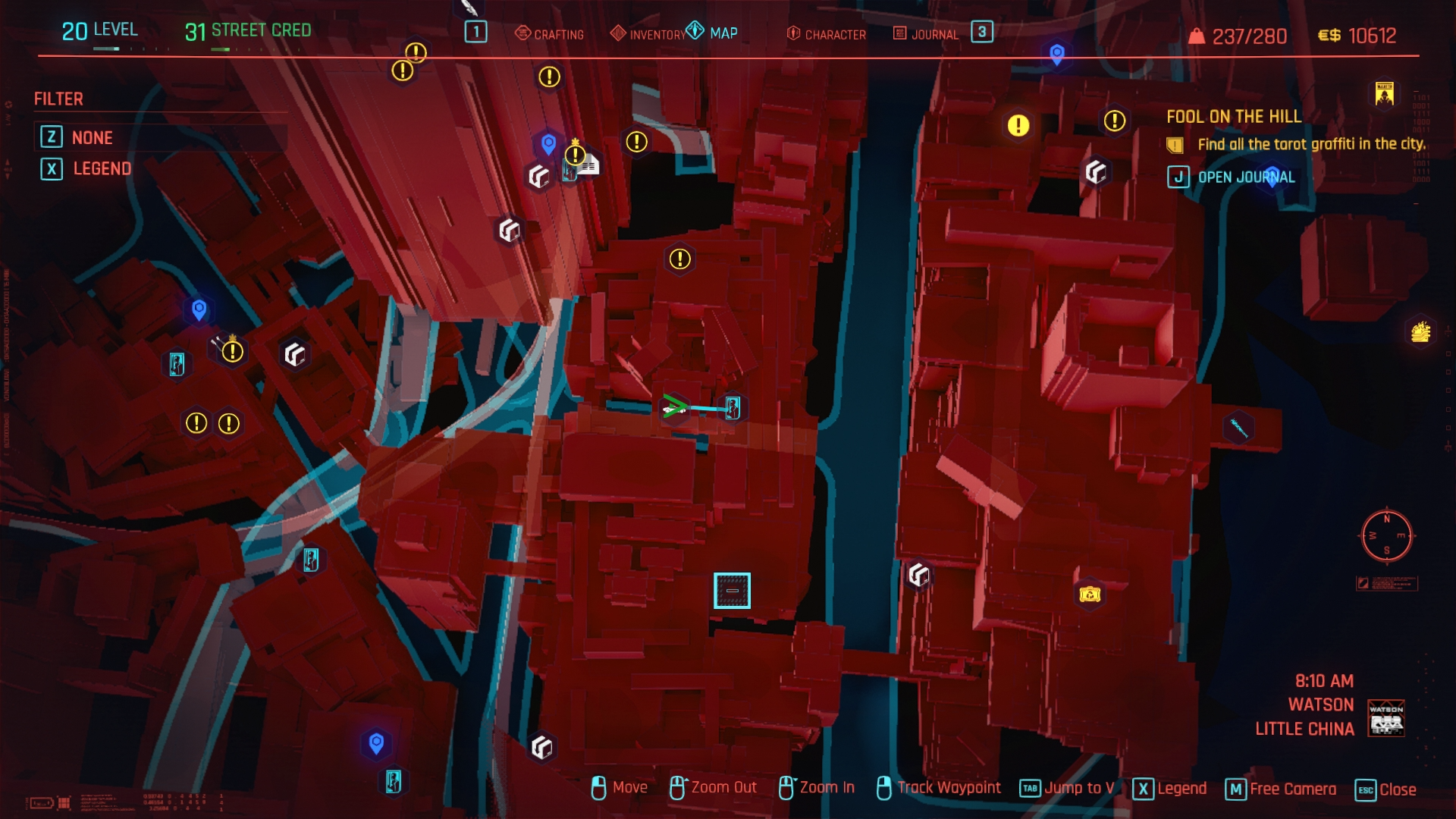Open the Inventory tab
This screenshot has width=1456, height=819.
[x=648, y=34]
